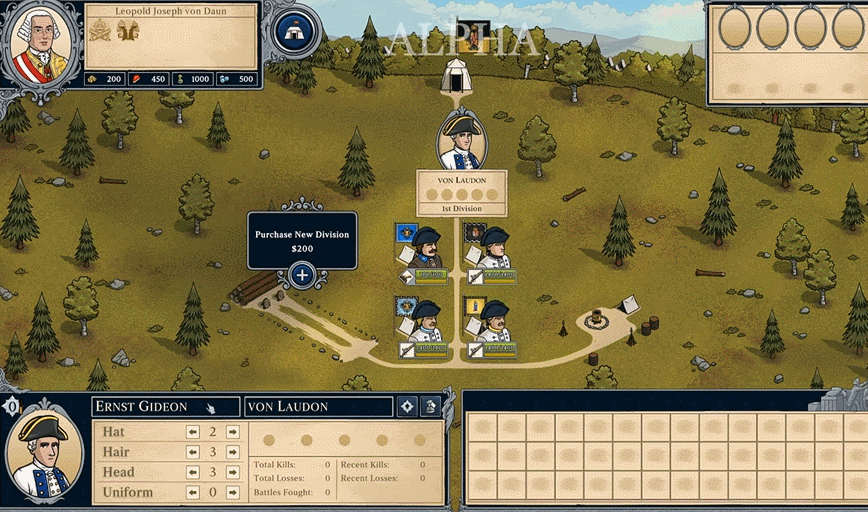Decrease the Head style number
This screenshot has height=512, width=868.
pyautogui.click(x=193, y=472)
